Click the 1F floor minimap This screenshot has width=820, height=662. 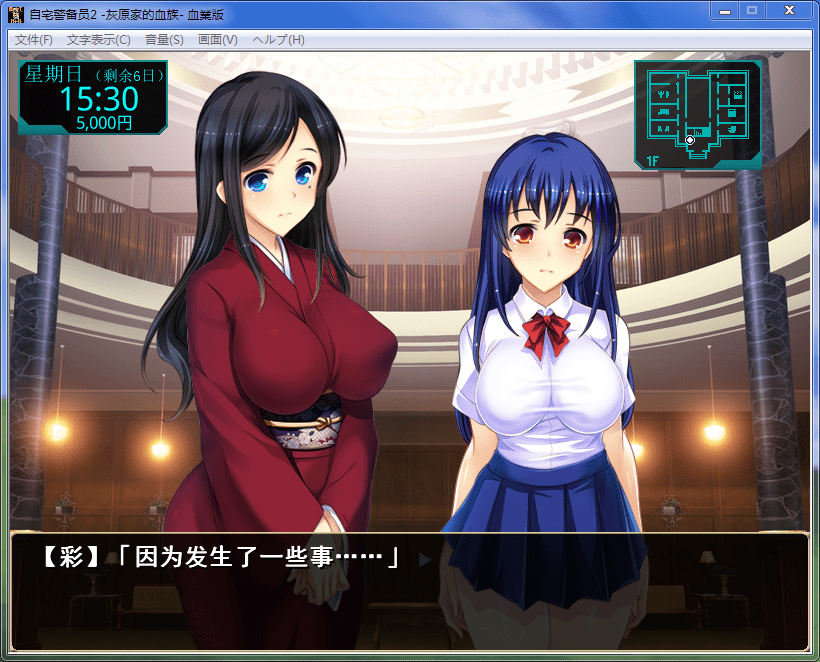pos(698,114)
